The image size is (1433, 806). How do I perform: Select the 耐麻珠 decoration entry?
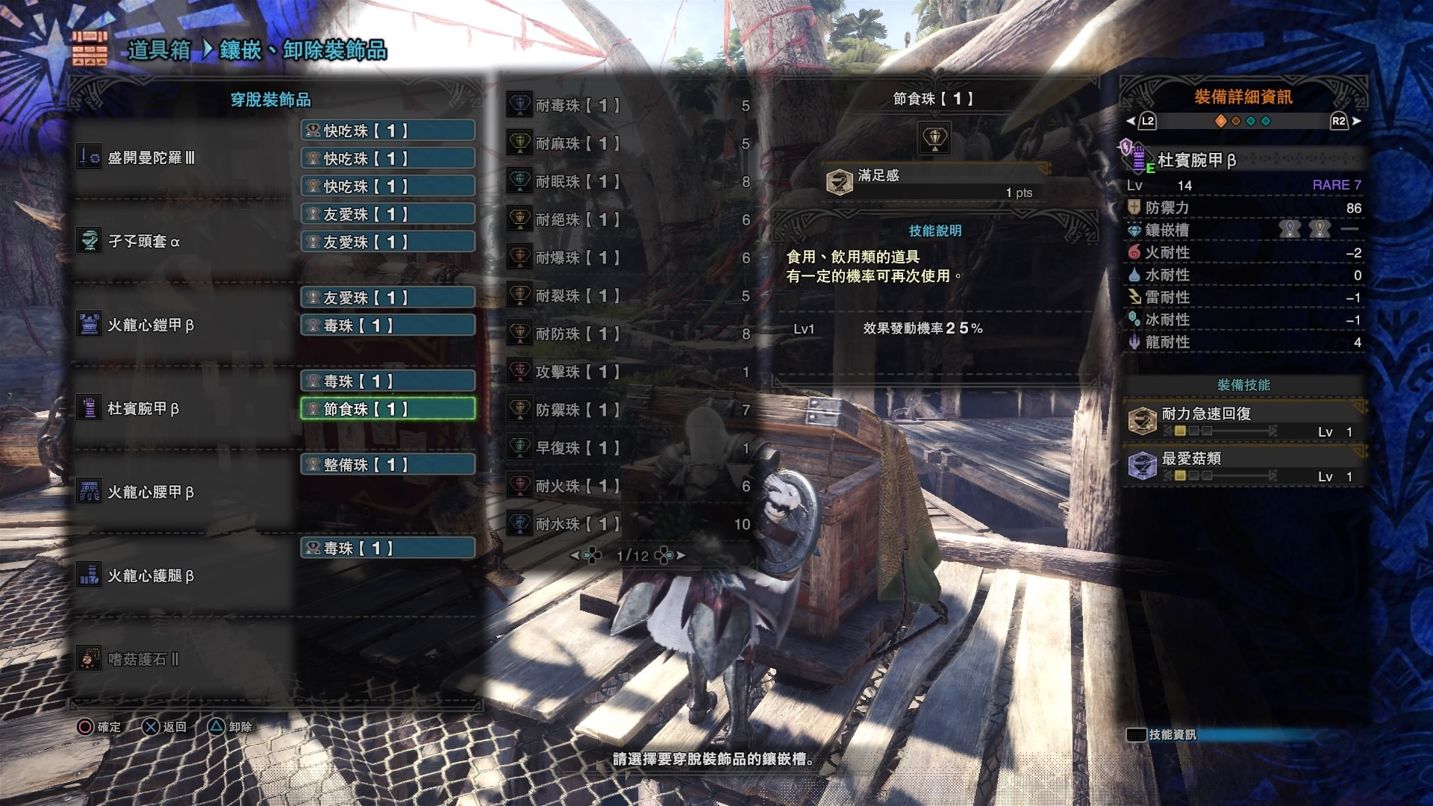(627, 144)
